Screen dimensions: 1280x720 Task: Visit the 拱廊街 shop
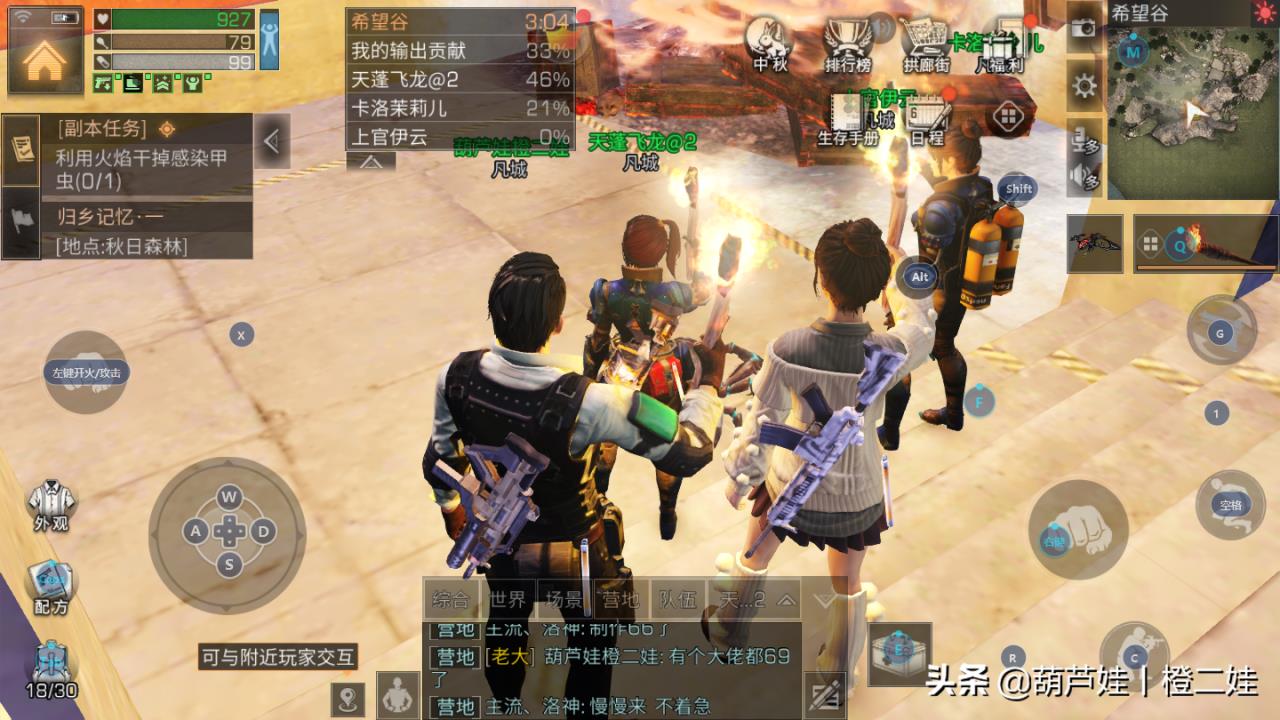coord(925,44)
